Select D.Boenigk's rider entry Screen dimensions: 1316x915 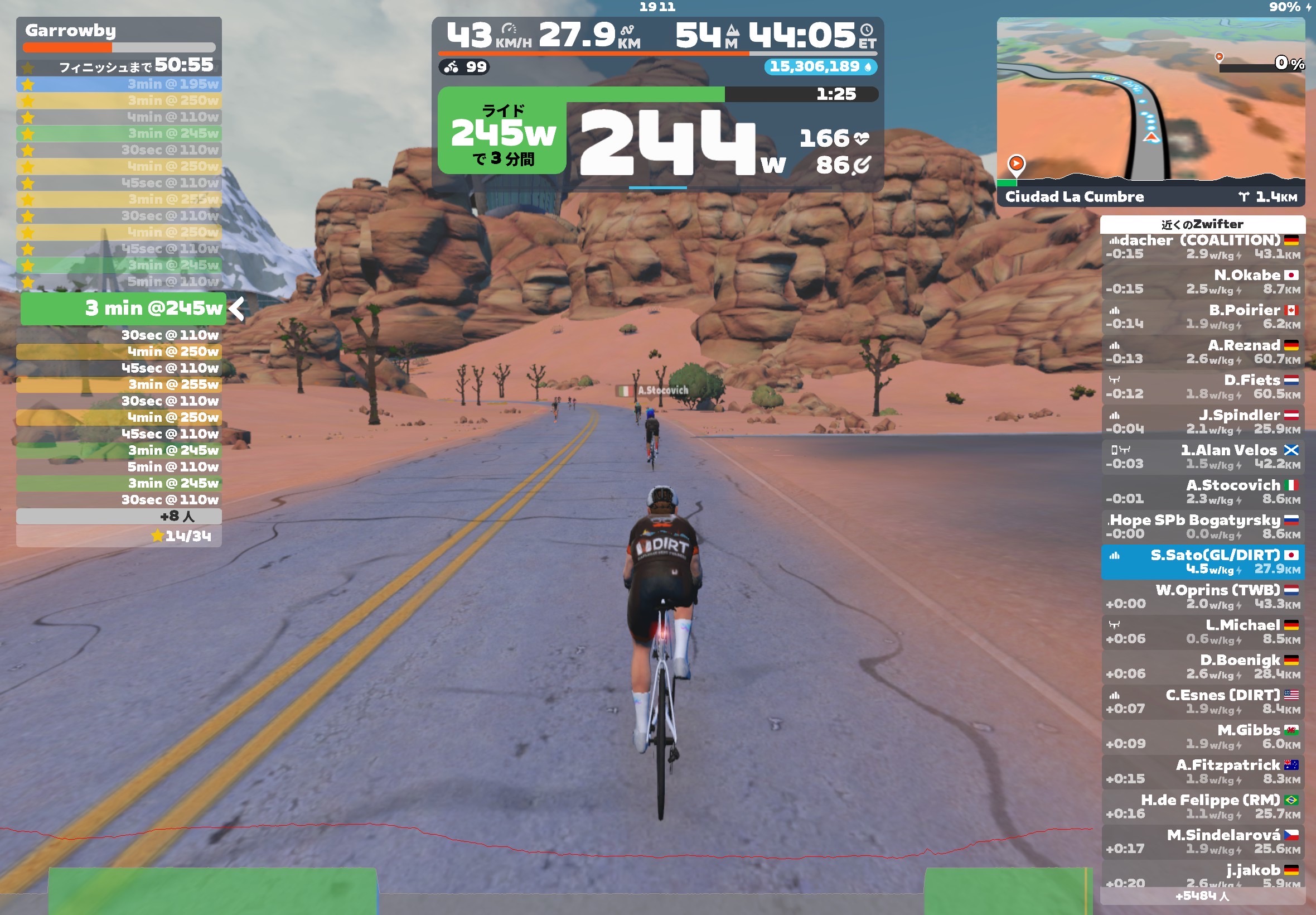pyautogui.click(x=1202, y=667)
